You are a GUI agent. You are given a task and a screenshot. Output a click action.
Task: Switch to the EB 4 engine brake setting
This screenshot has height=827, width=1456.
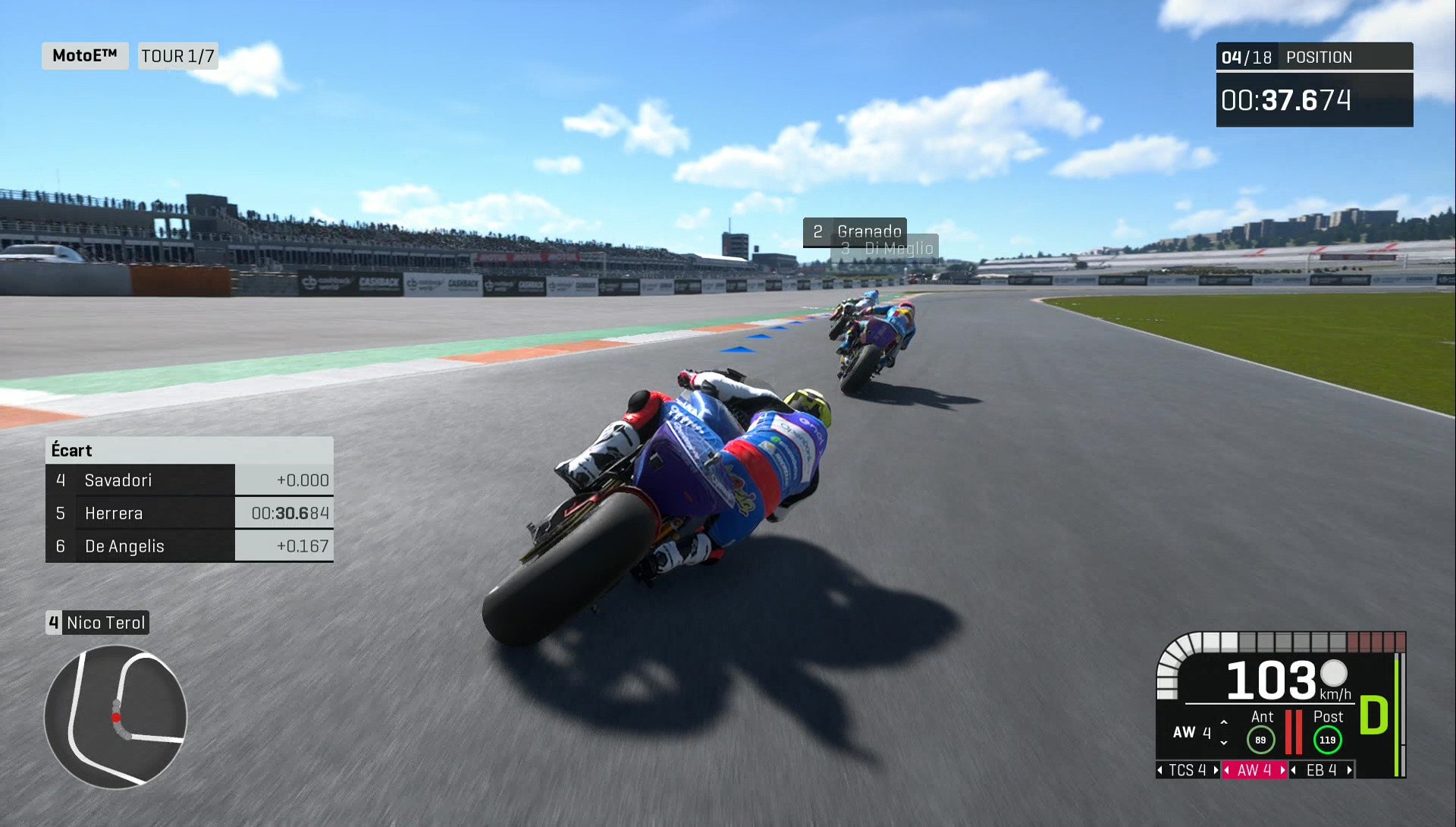[x=1321, y=771]
